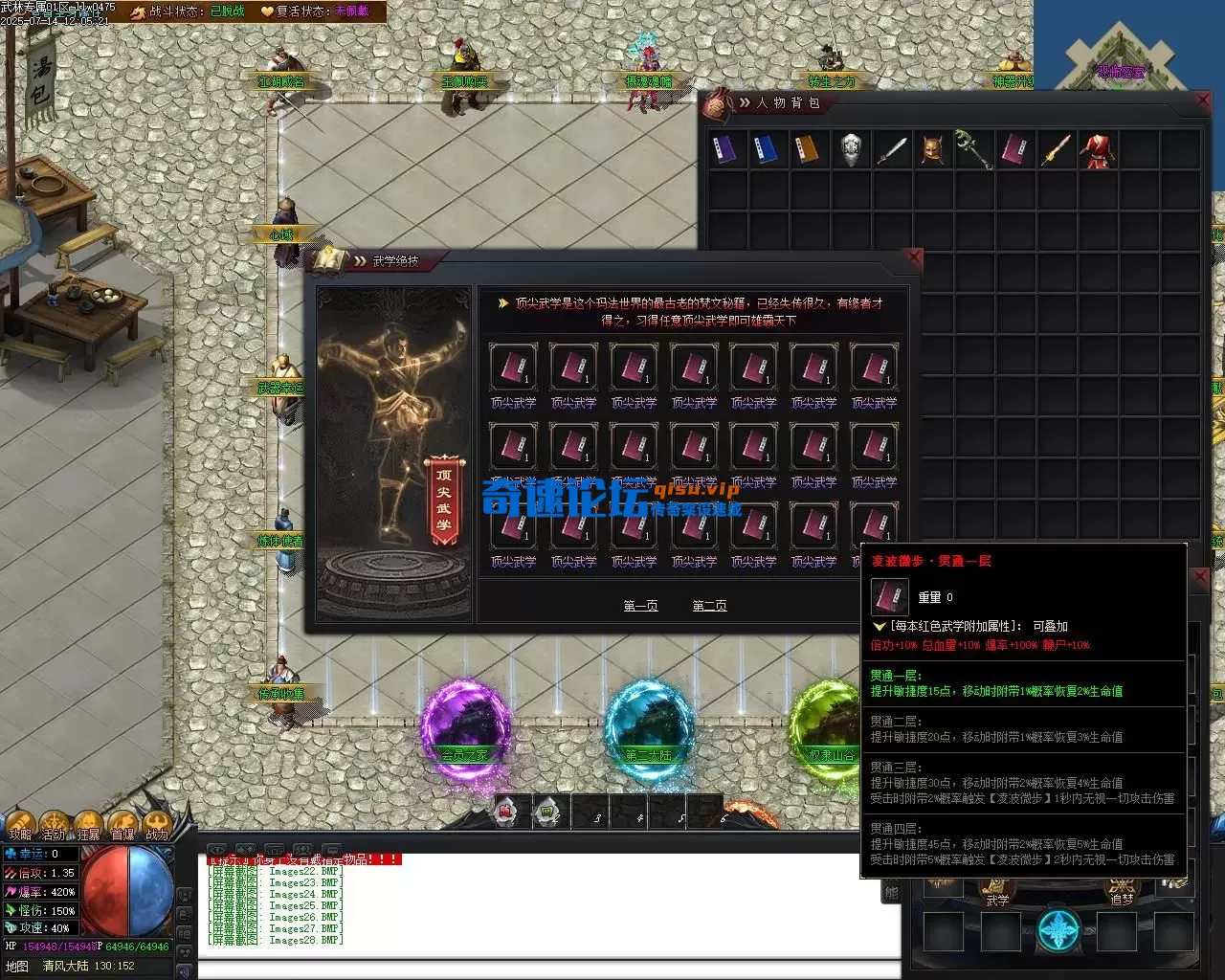1225x980 pixels.
Task: Select the horned mask helmet in backpack
Action: pyautogui.click(x=932, y=149)
